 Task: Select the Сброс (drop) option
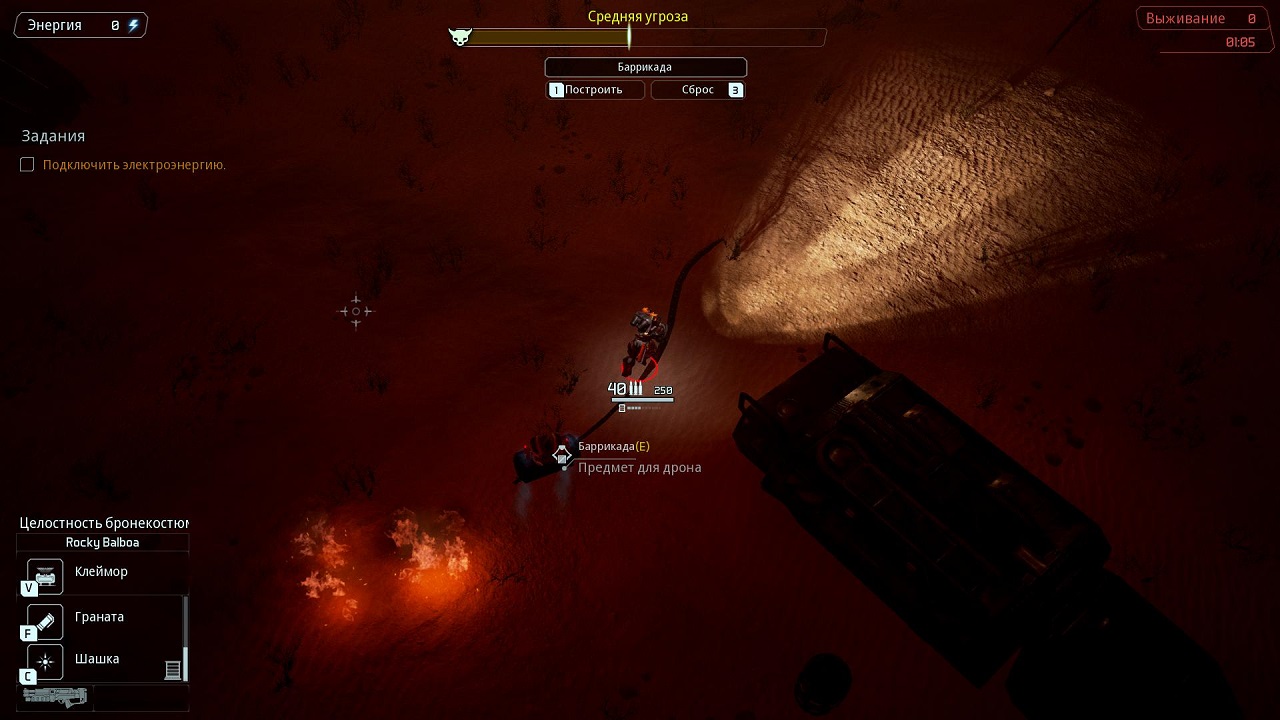[x=698, y=90]
